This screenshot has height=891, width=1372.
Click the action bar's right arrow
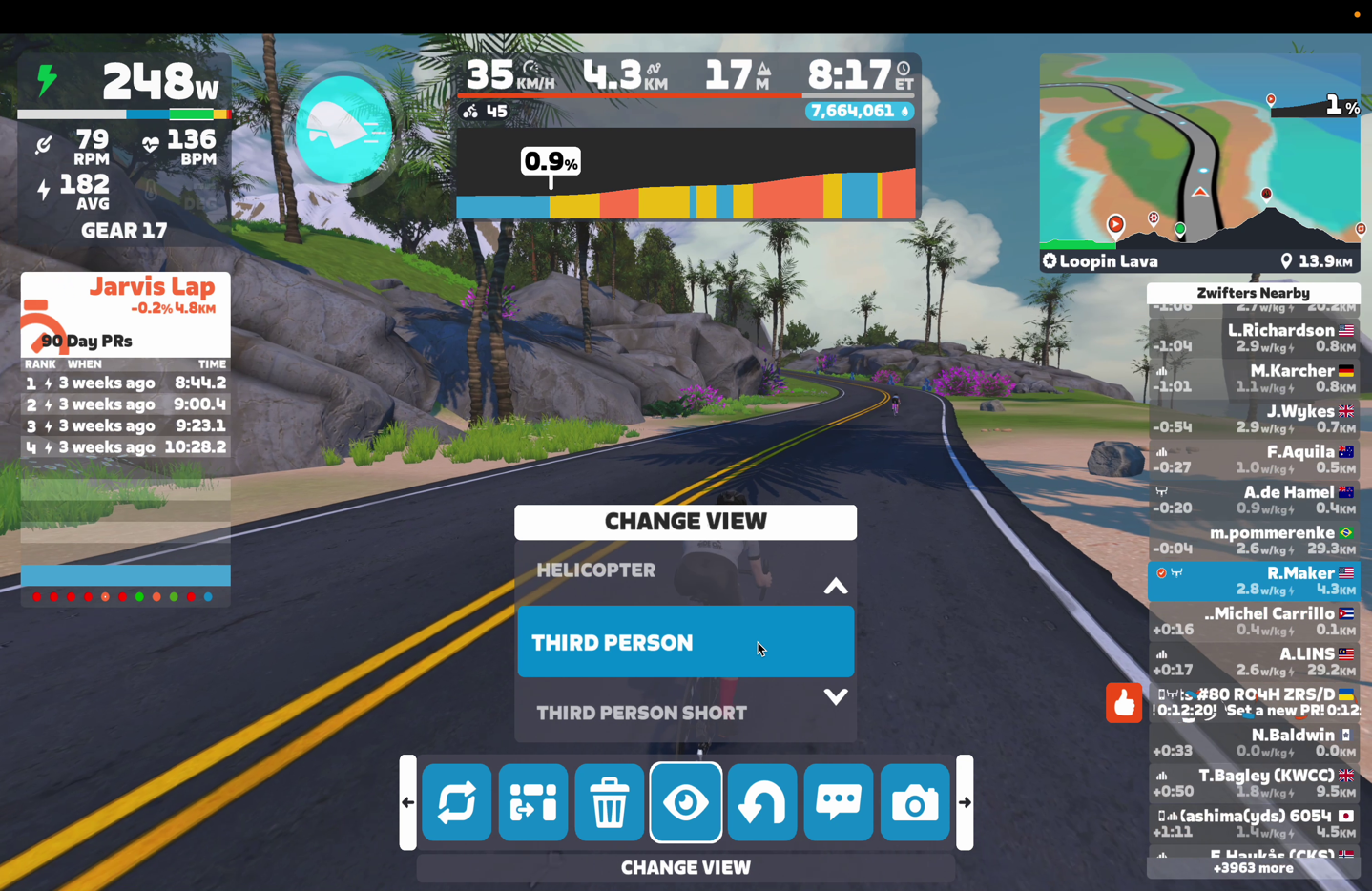click(965, 802)
